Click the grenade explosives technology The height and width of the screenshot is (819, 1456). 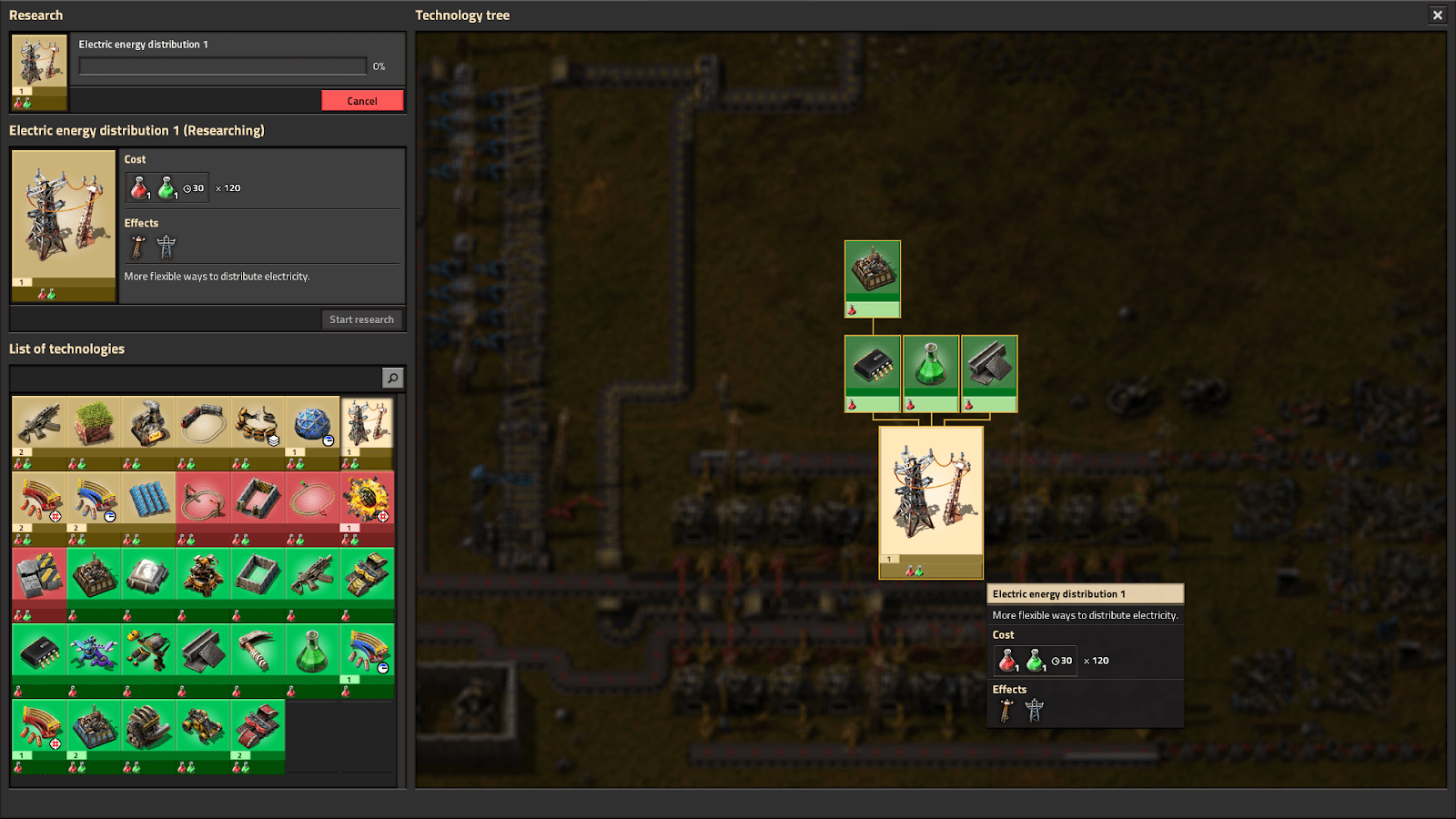367,499
